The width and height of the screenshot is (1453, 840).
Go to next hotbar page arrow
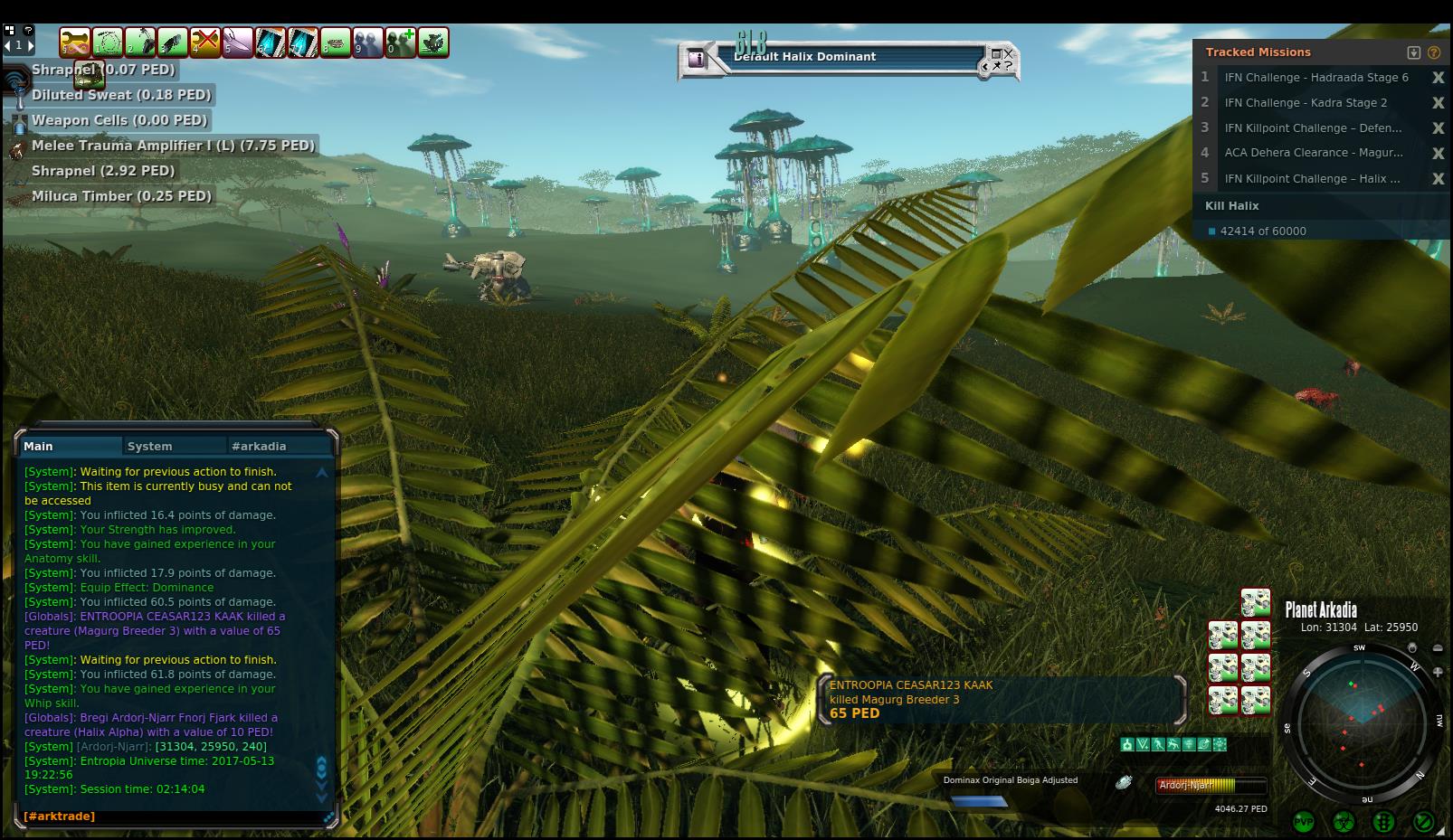[30, 44]
